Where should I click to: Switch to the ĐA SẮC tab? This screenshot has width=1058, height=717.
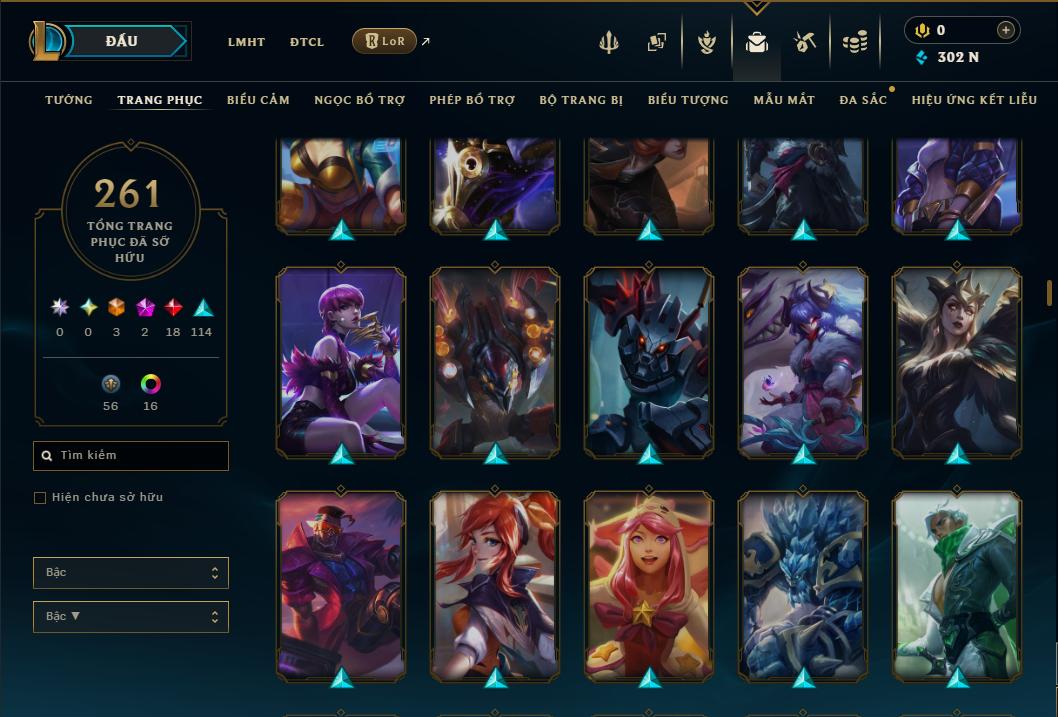point(863,100)
